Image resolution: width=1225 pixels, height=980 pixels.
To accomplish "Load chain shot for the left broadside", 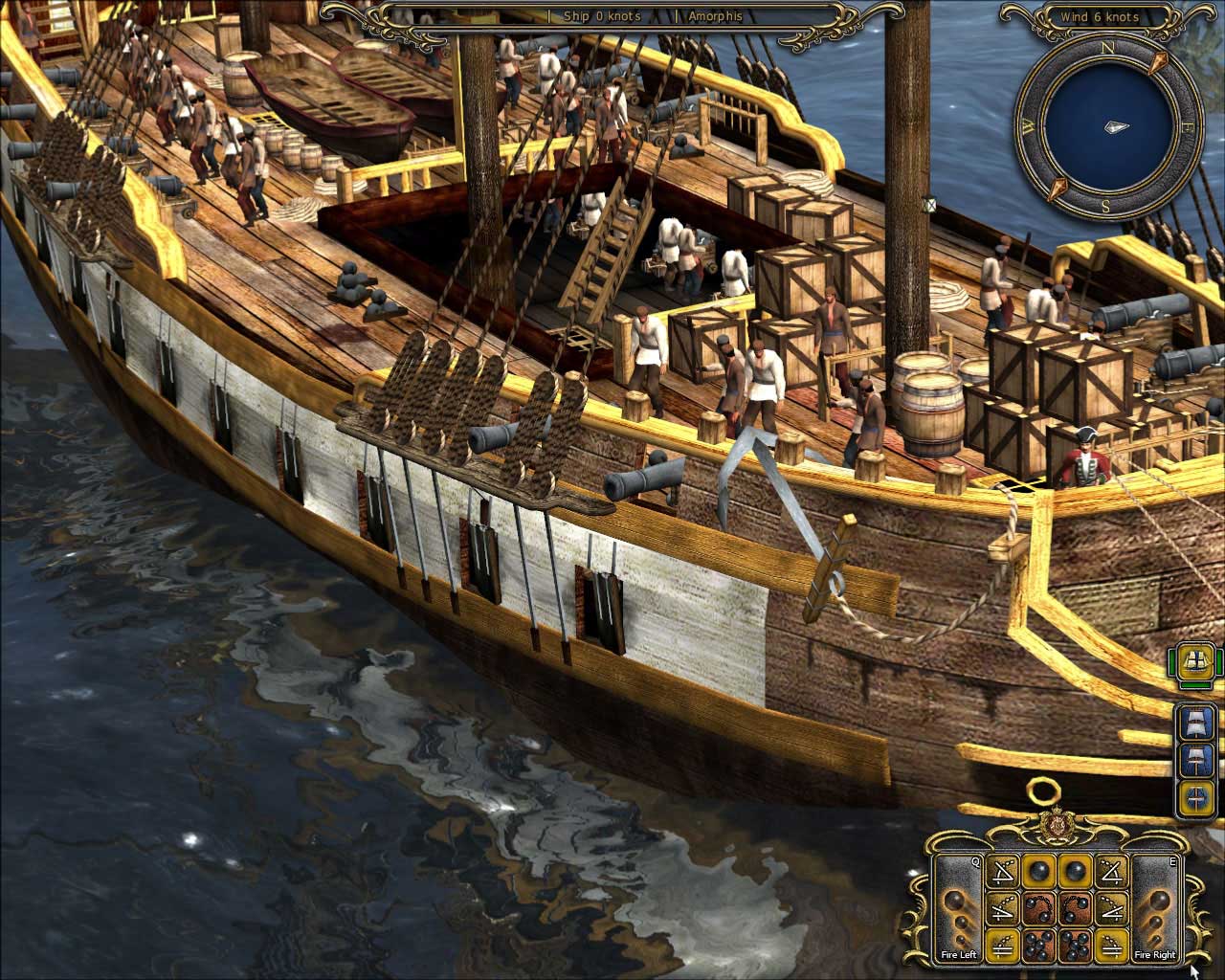I will click(x=1037, y=908).
